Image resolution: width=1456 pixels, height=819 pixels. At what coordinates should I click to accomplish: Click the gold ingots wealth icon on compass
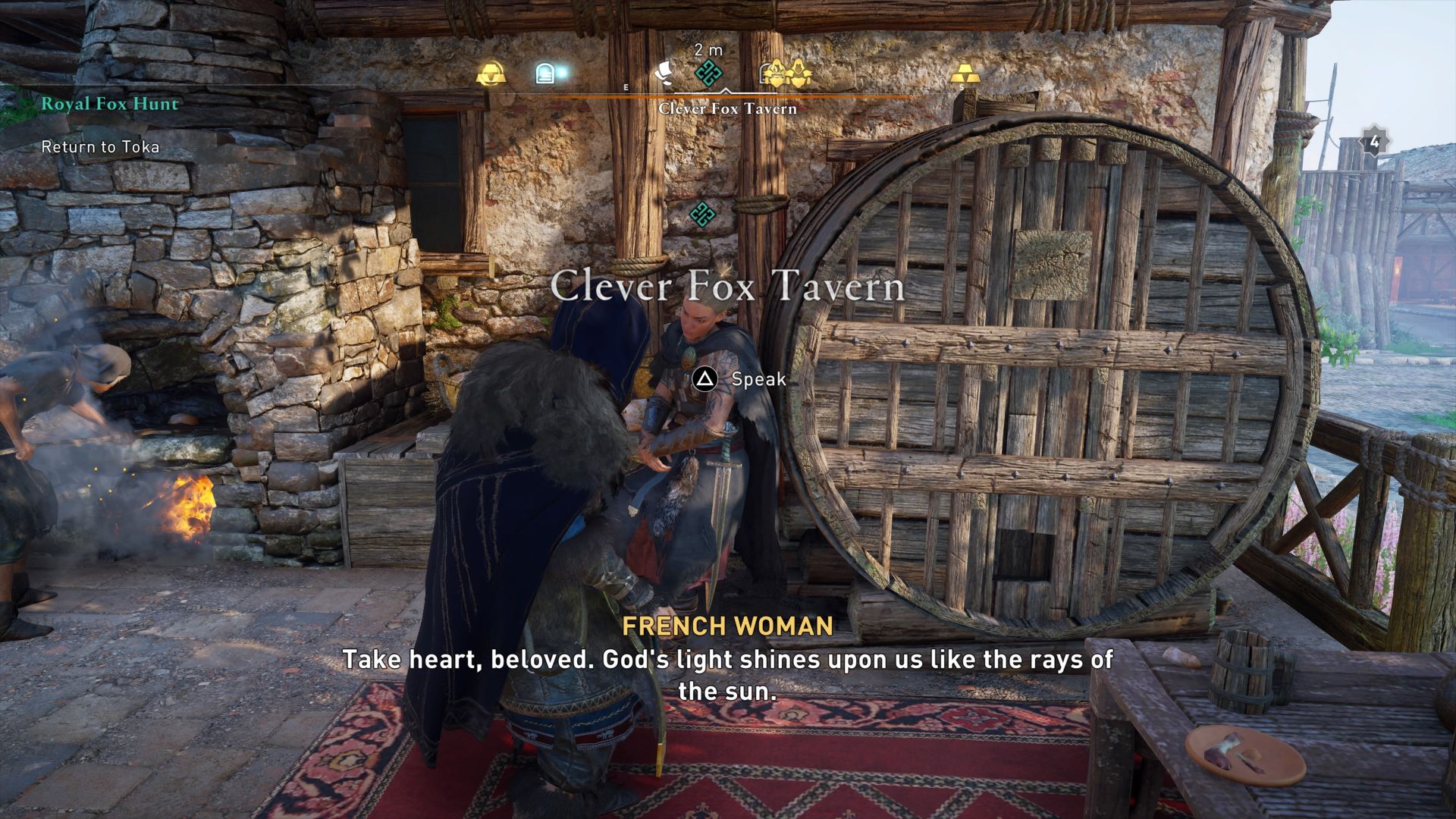point(965,74)
